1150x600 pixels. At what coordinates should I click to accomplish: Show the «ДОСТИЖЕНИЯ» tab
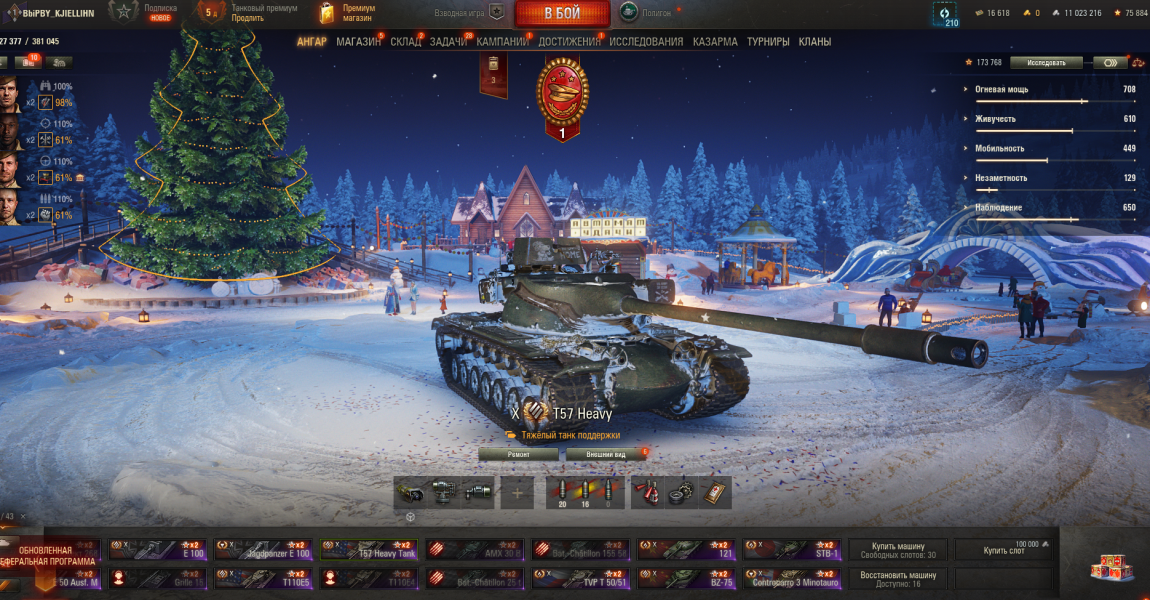(x=569, y=42)
